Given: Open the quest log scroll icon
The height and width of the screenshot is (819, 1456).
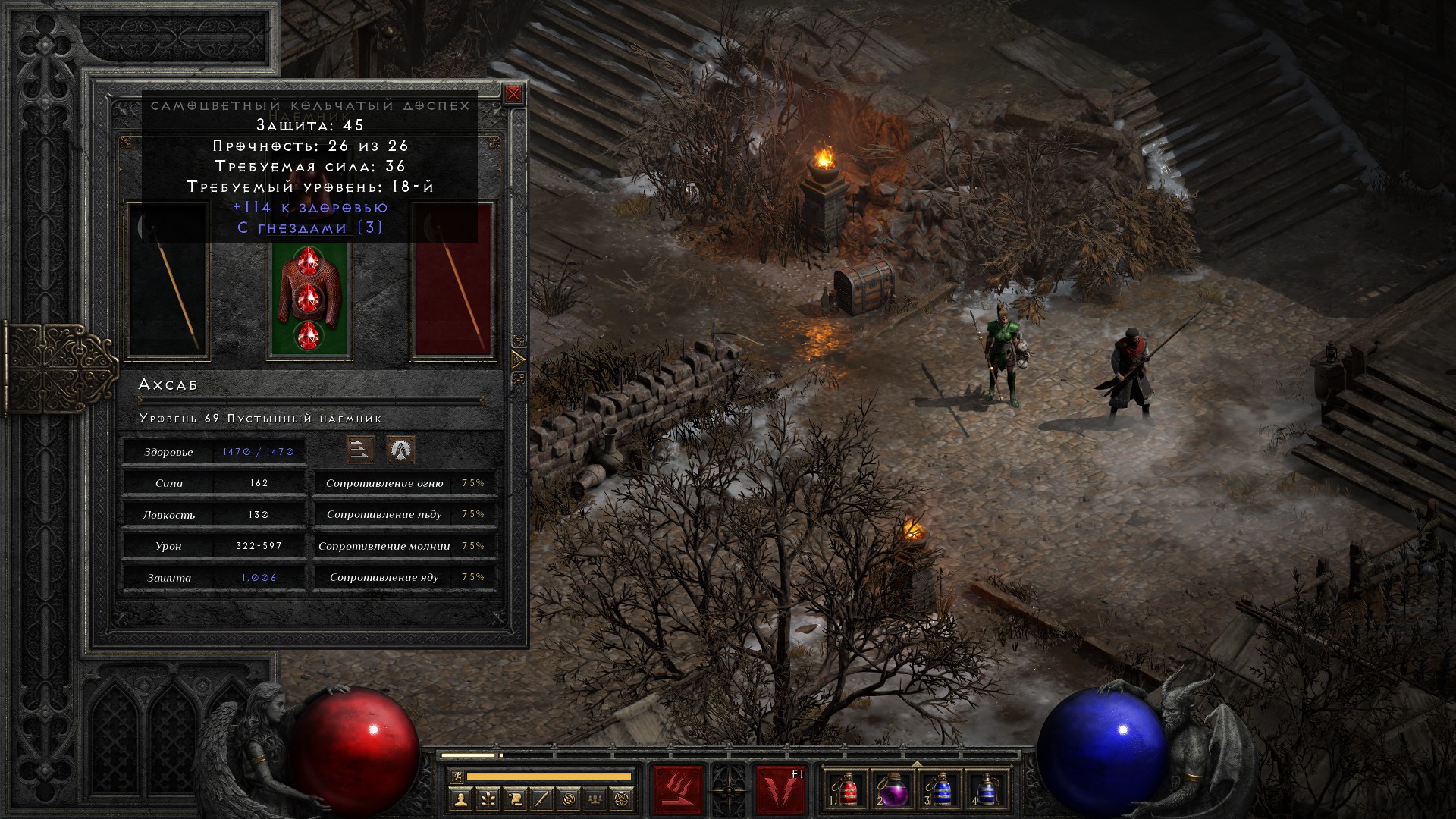Looking at the screenshot, I should click(515, 799).
